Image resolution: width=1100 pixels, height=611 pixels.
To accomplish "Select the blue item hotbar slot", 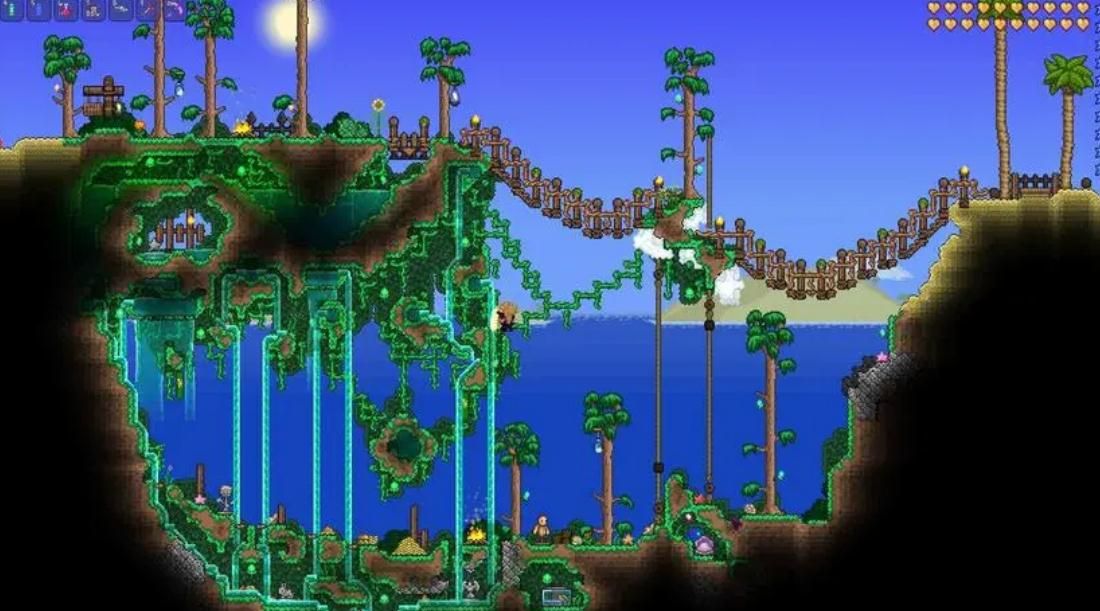I will point(38,9).
